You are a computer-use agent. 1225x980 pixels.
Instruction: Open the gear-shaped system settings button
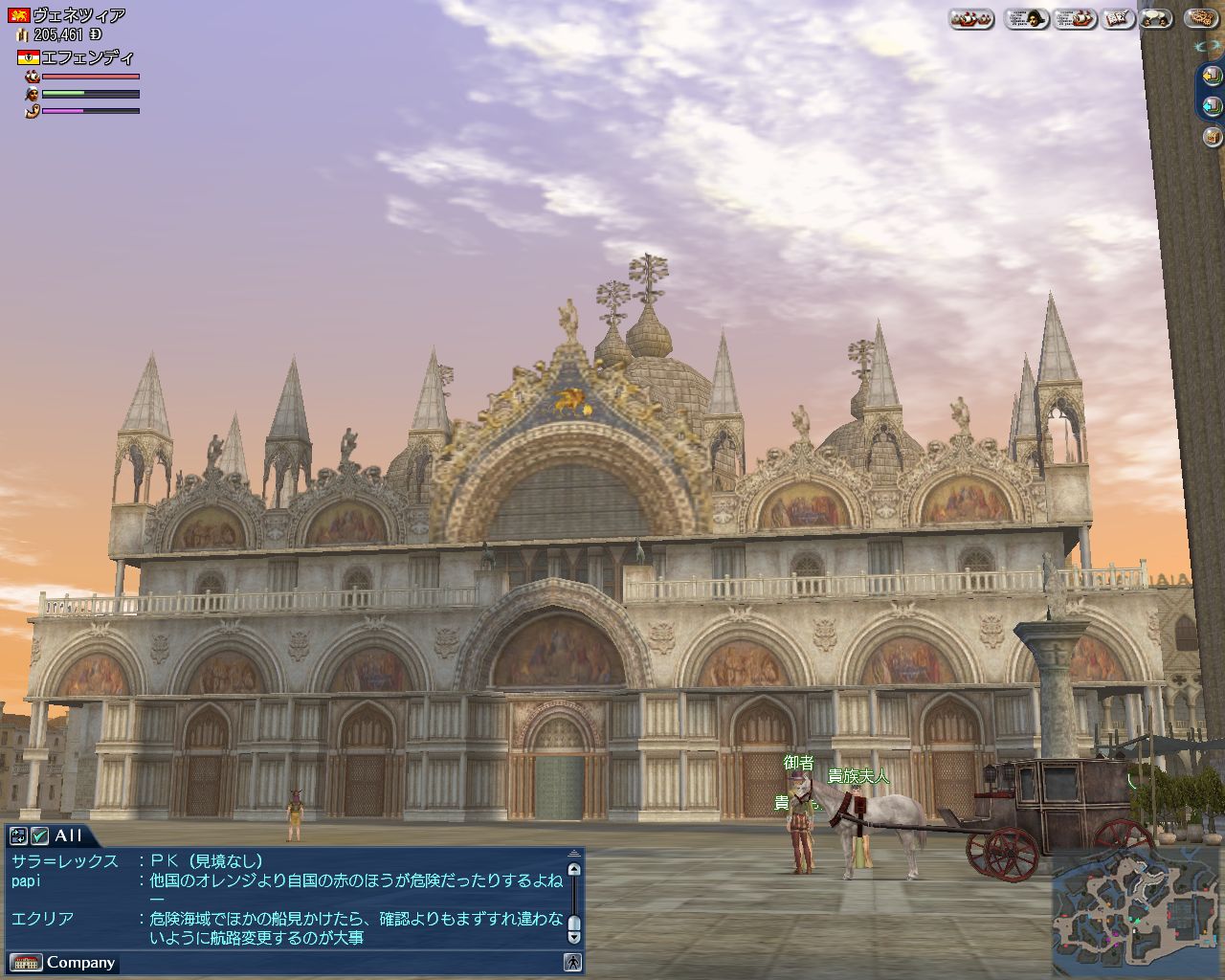pos(1201,18)
